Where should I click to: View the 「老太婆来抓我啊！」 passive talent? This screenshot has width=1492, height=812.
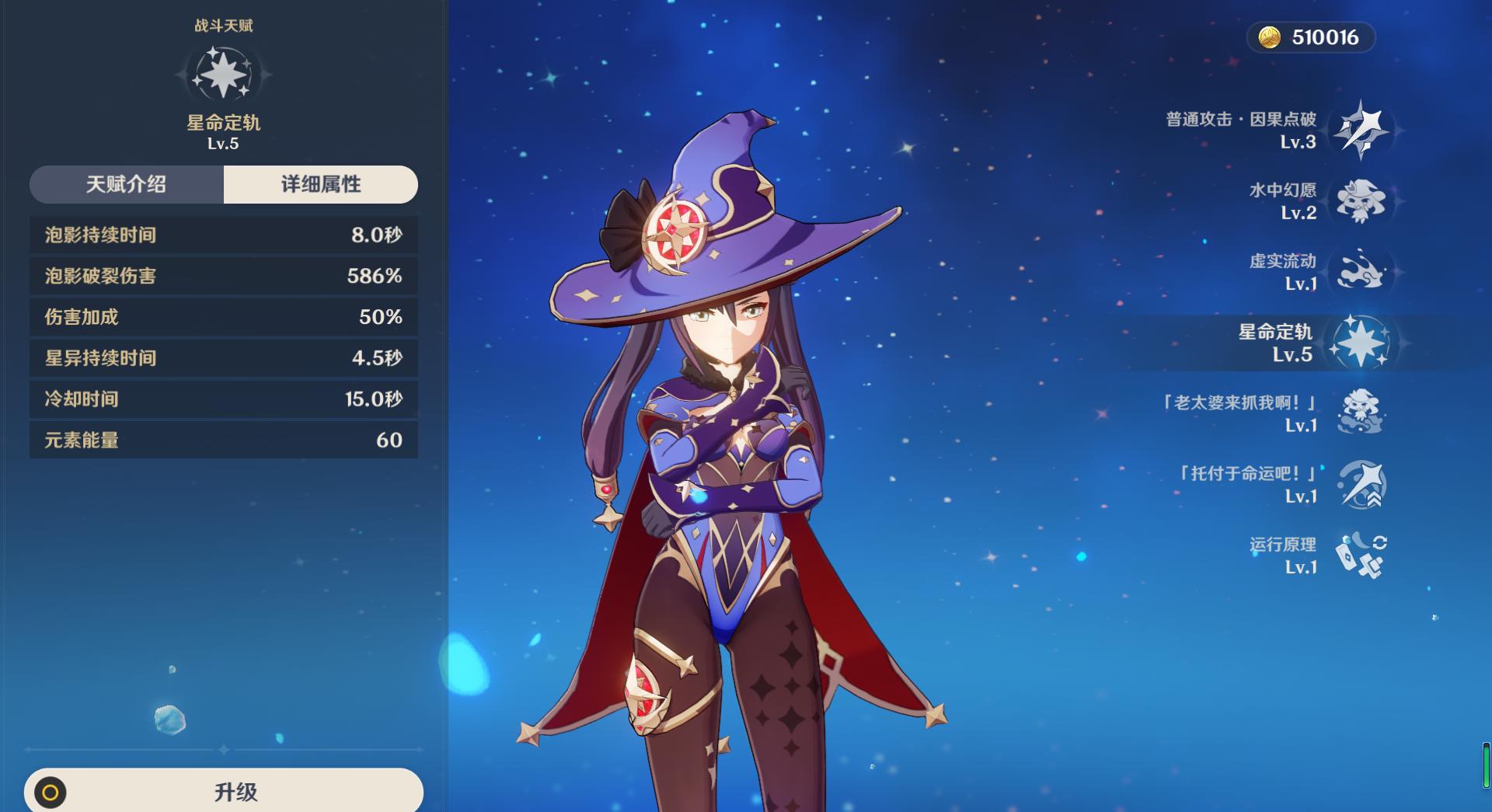coord(1360,413)
